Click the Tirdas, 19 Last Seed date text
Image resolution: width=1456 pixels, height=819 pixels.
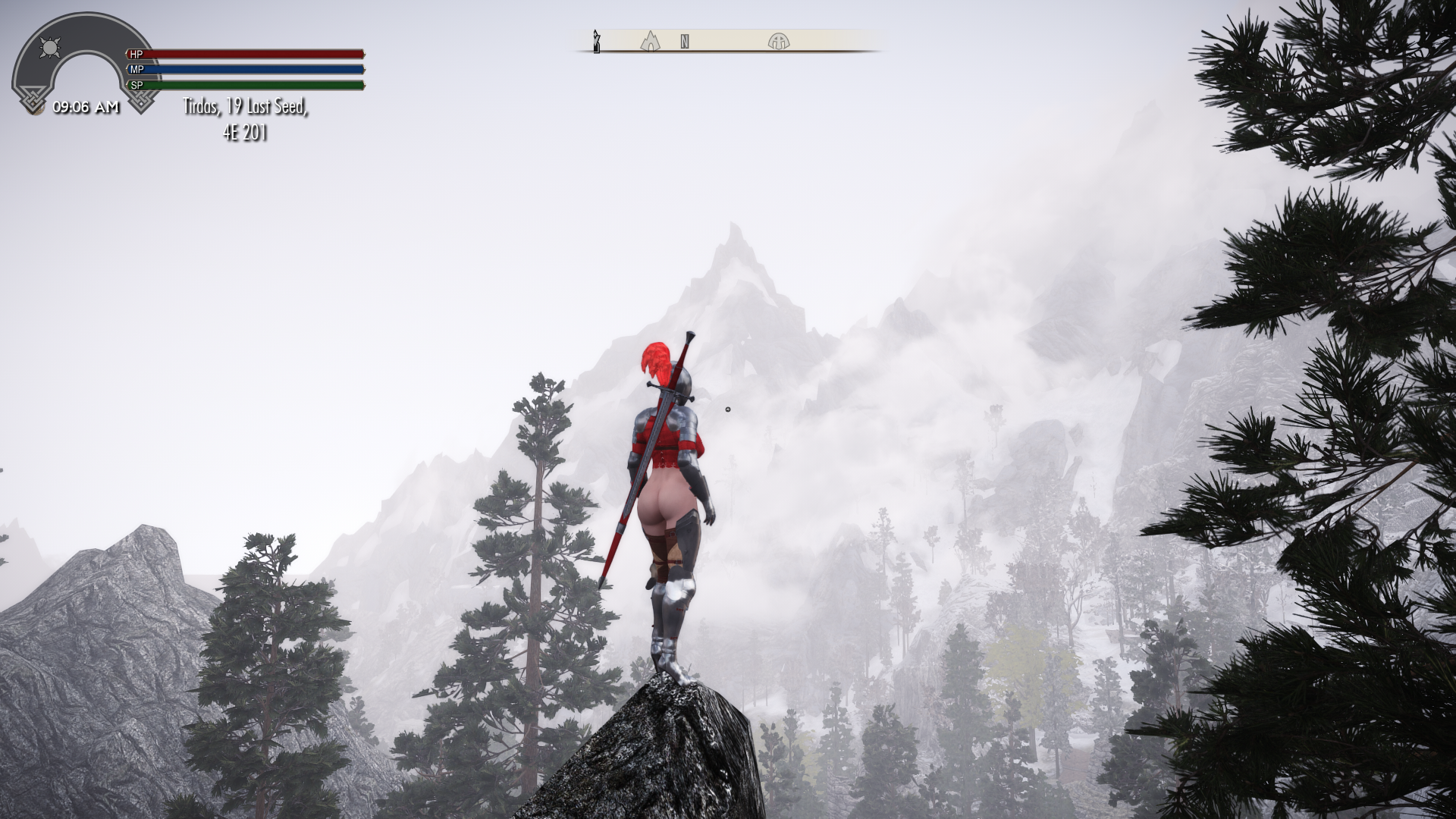click(245, 106)
